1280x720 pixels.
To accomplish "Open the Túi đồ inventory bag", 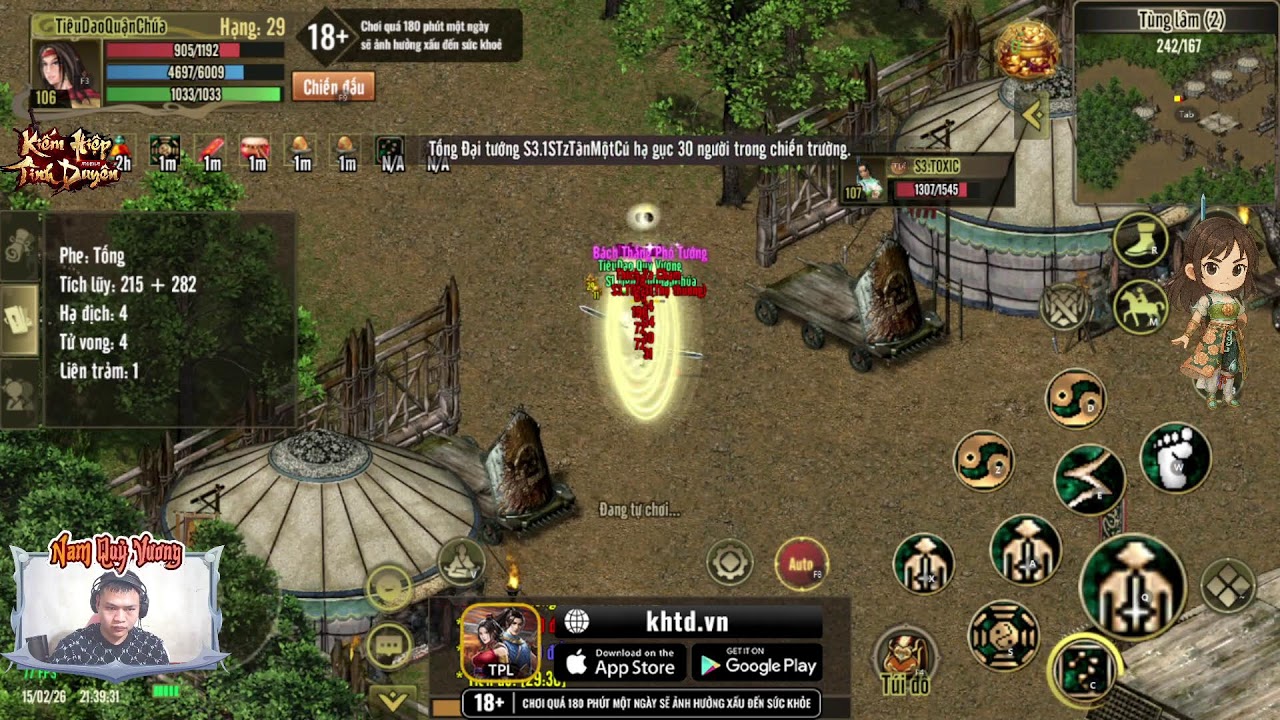I will click(905, 659).
